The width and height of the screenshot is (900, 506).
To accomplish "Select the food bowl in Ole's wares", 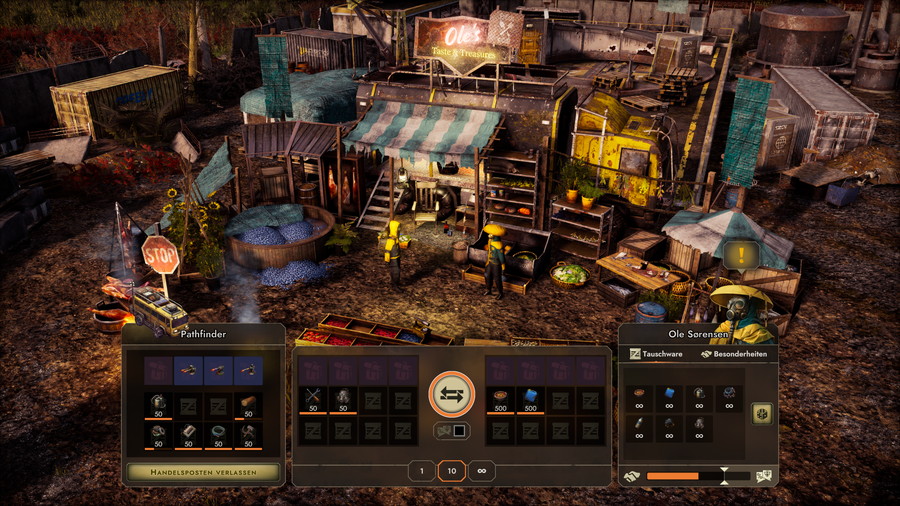I will [x=639, y=394].
